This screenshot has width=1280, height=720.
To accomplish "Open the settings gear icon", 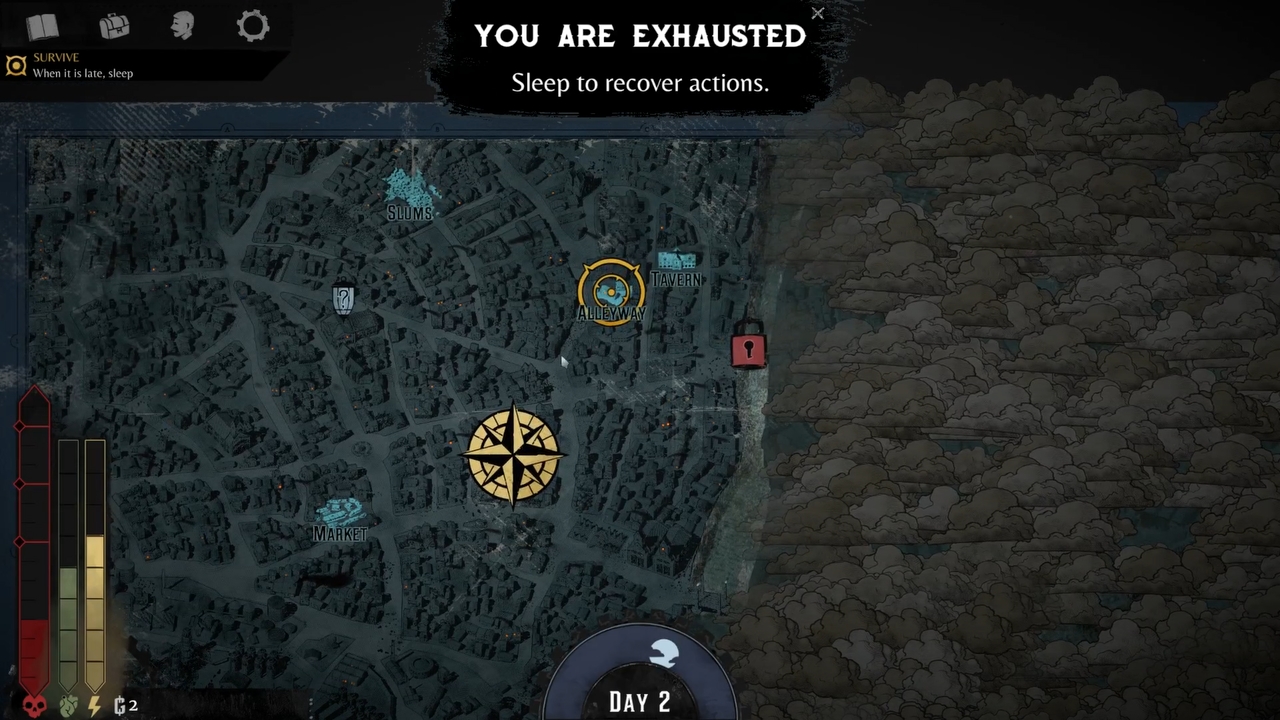I will (x=252, y=27).
